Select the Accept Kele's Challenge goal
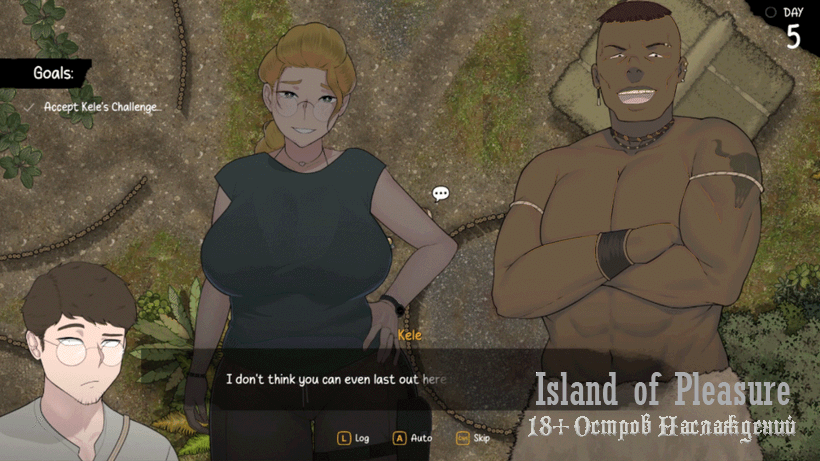The image size is (820, 461). (101, 106)
